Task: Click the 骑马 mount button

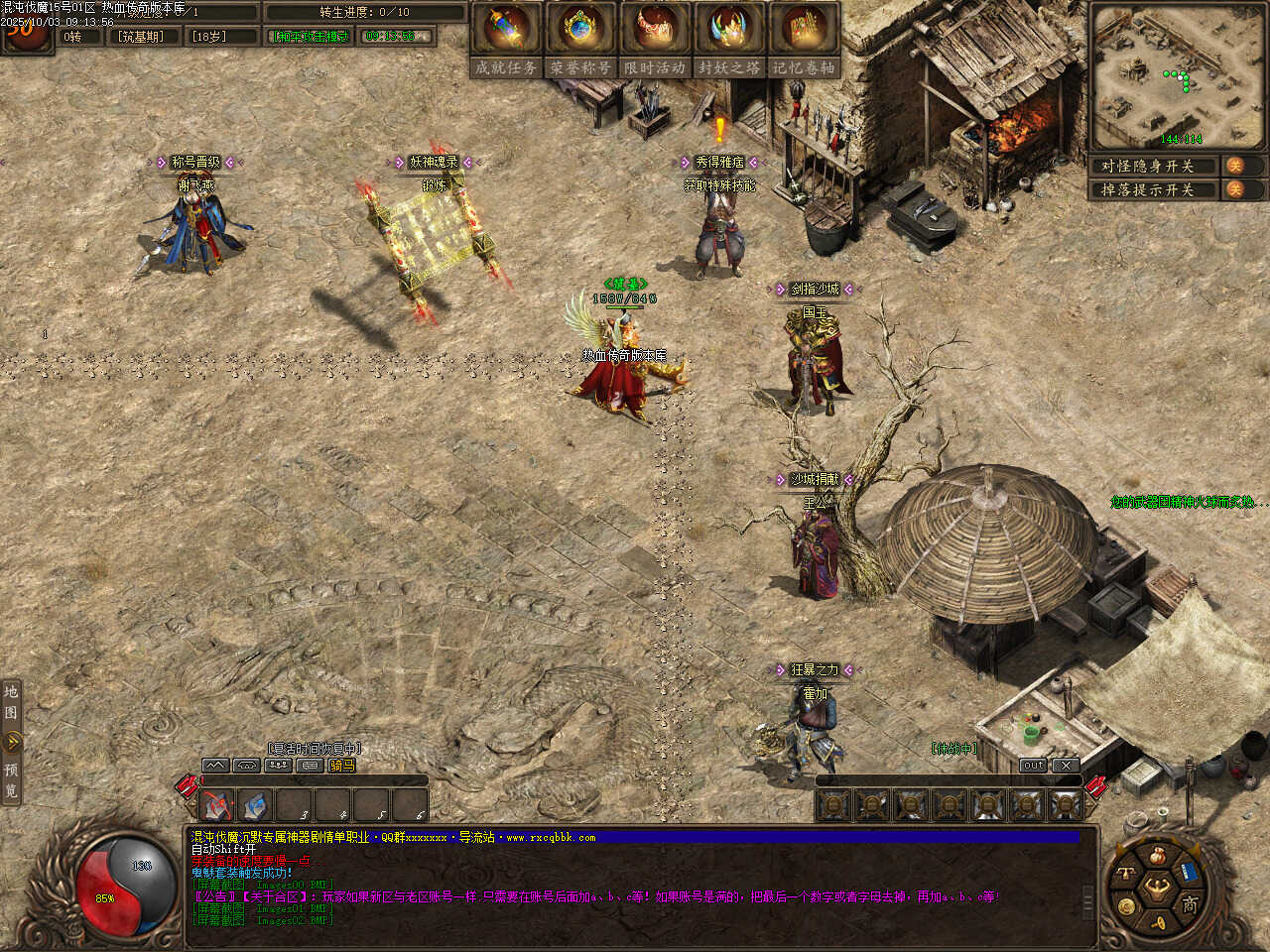Action: tap(342, 766)
